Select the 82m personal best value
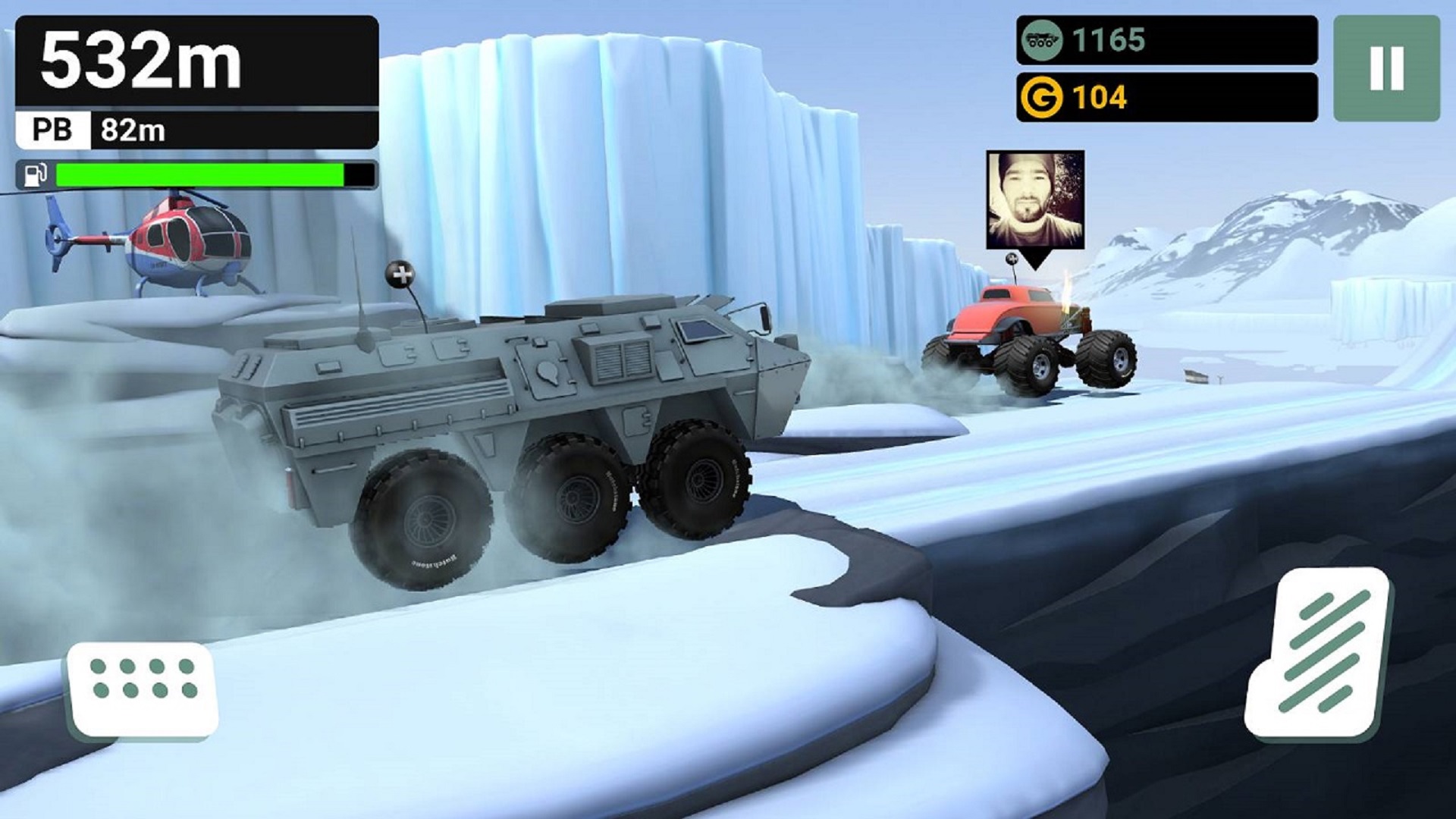 (133, 130)
